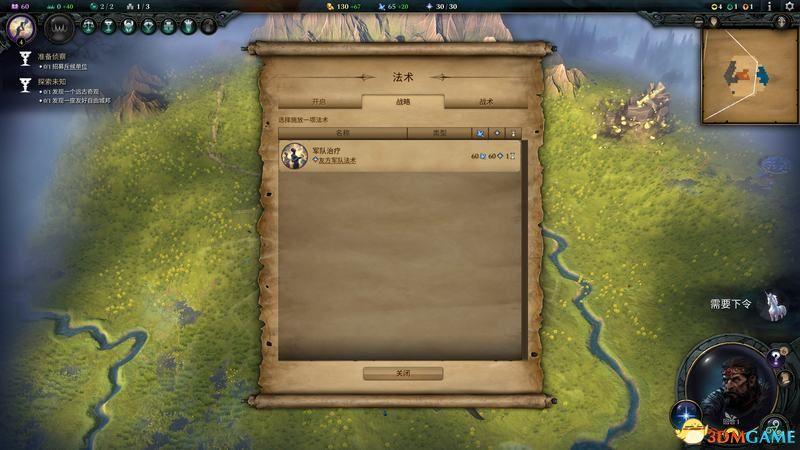800x450 pixels.
Task: Sort by the mana cost column icon
Action: (x=480, y=132)
